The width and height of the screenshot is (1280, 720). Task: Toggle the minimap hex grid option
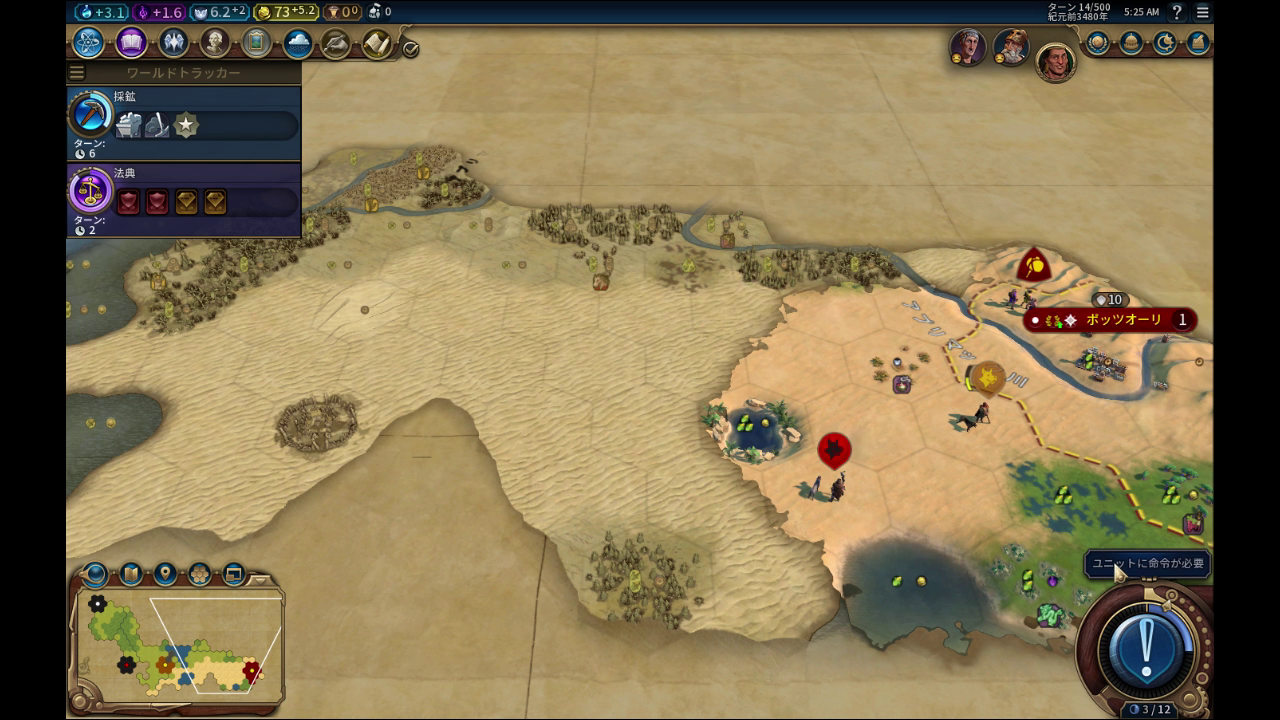point(199,574)
